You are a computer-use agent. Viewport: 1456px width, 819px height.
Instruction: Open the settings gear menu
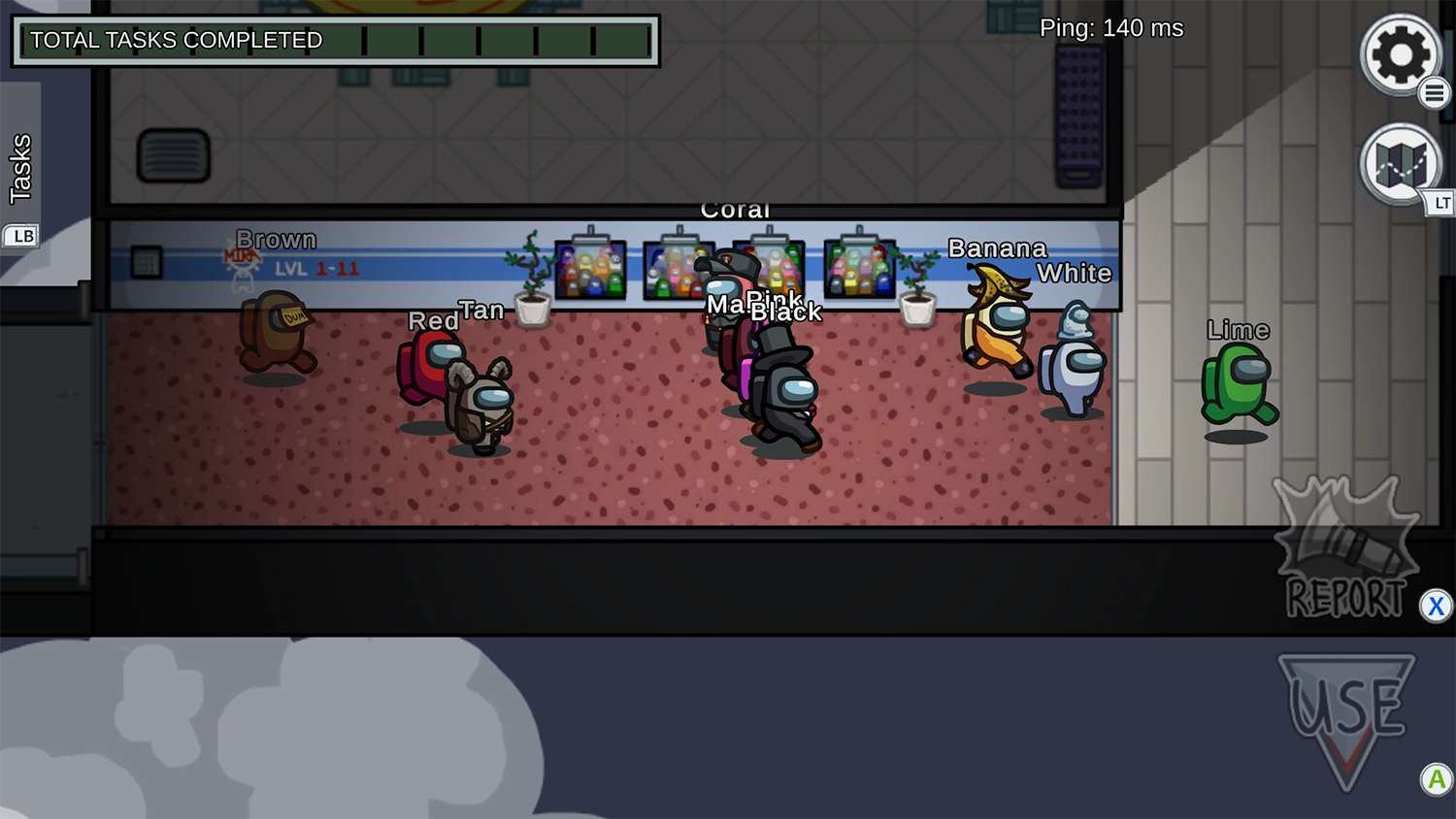[x=1401, y=55]
